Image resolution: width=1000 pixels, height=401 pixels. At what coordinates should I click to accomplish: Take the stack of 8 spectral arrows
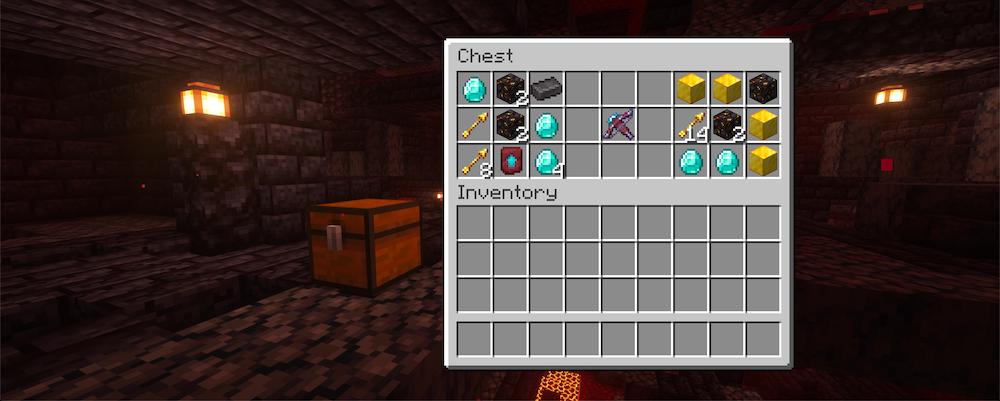[475, 161]
